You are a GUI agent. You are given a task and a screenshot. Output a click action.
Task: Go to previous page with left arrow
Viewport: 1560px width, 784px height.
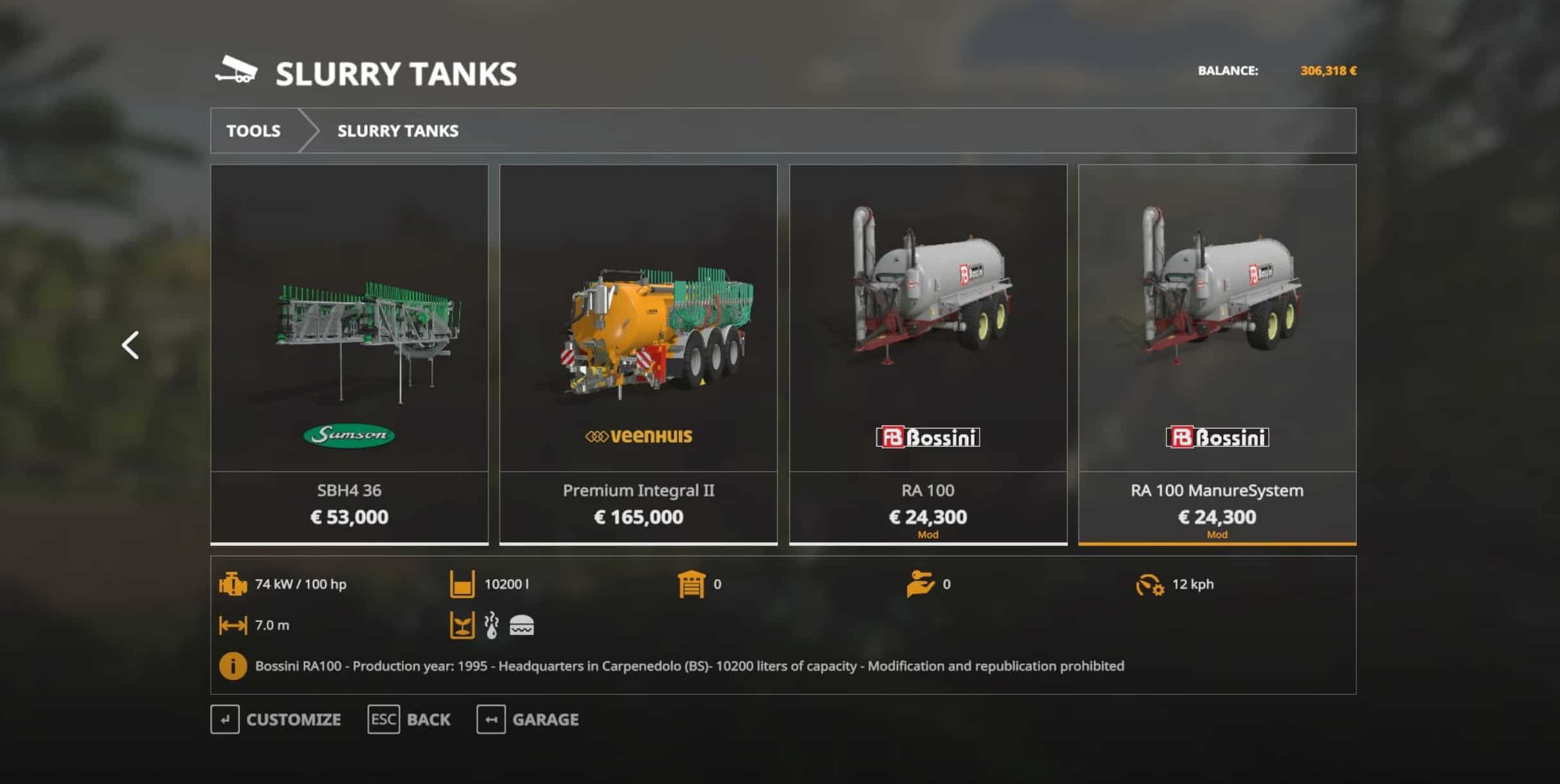[x=130, y=346]
